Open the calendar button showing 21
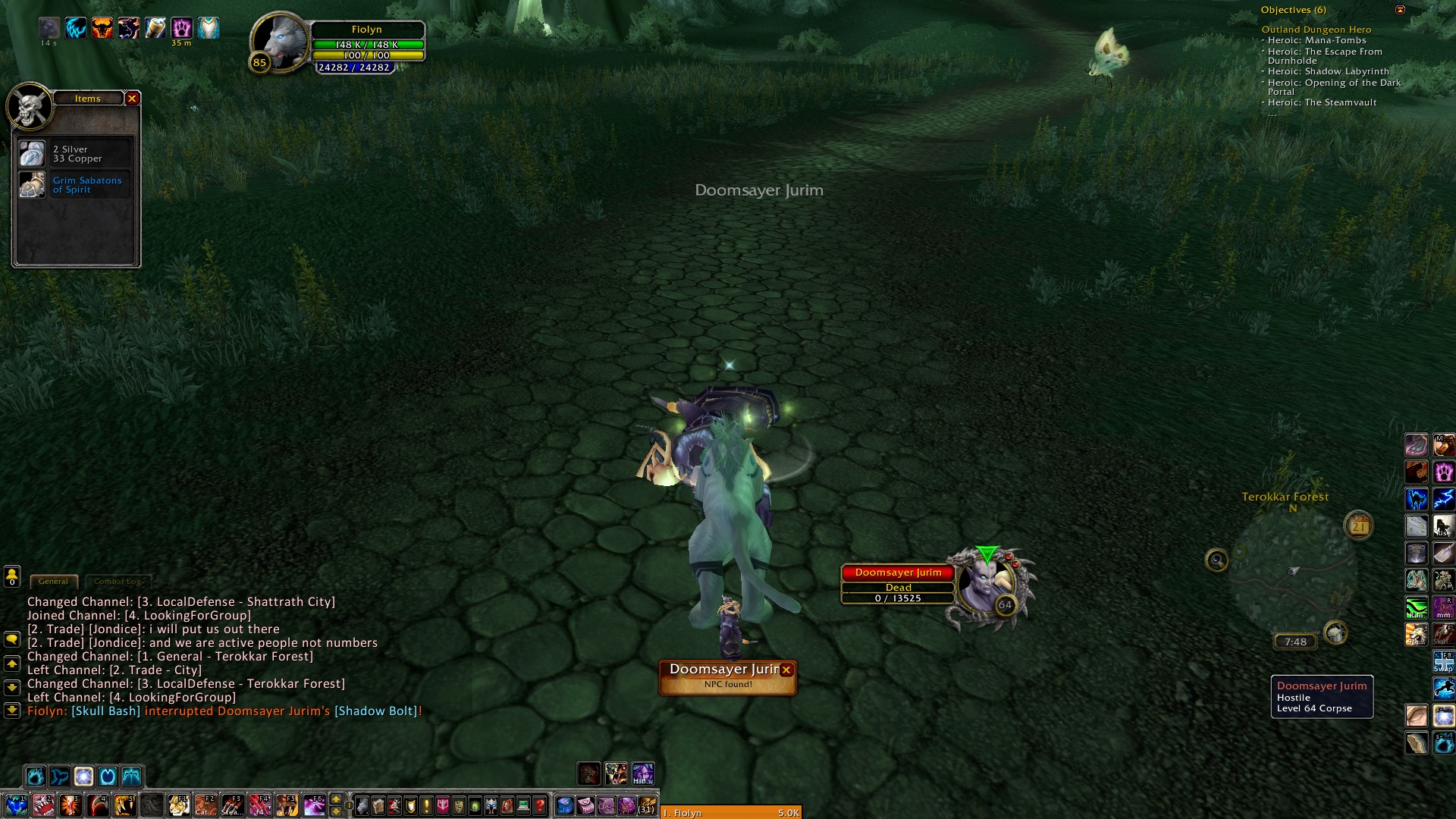1456x819 pixels. point(1358,526)
